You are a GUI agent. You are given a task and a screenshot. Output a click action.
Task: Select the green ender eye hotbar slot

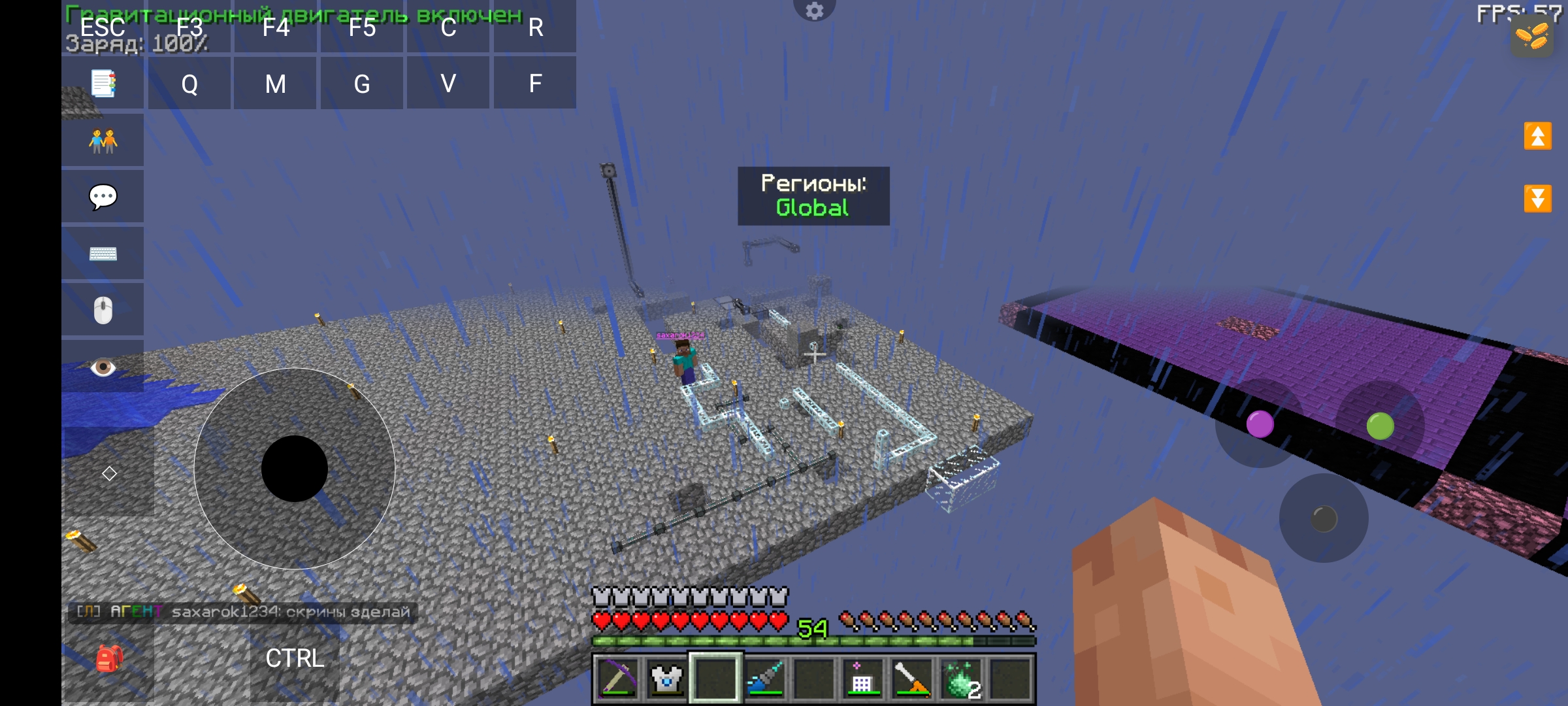point(961,679)
